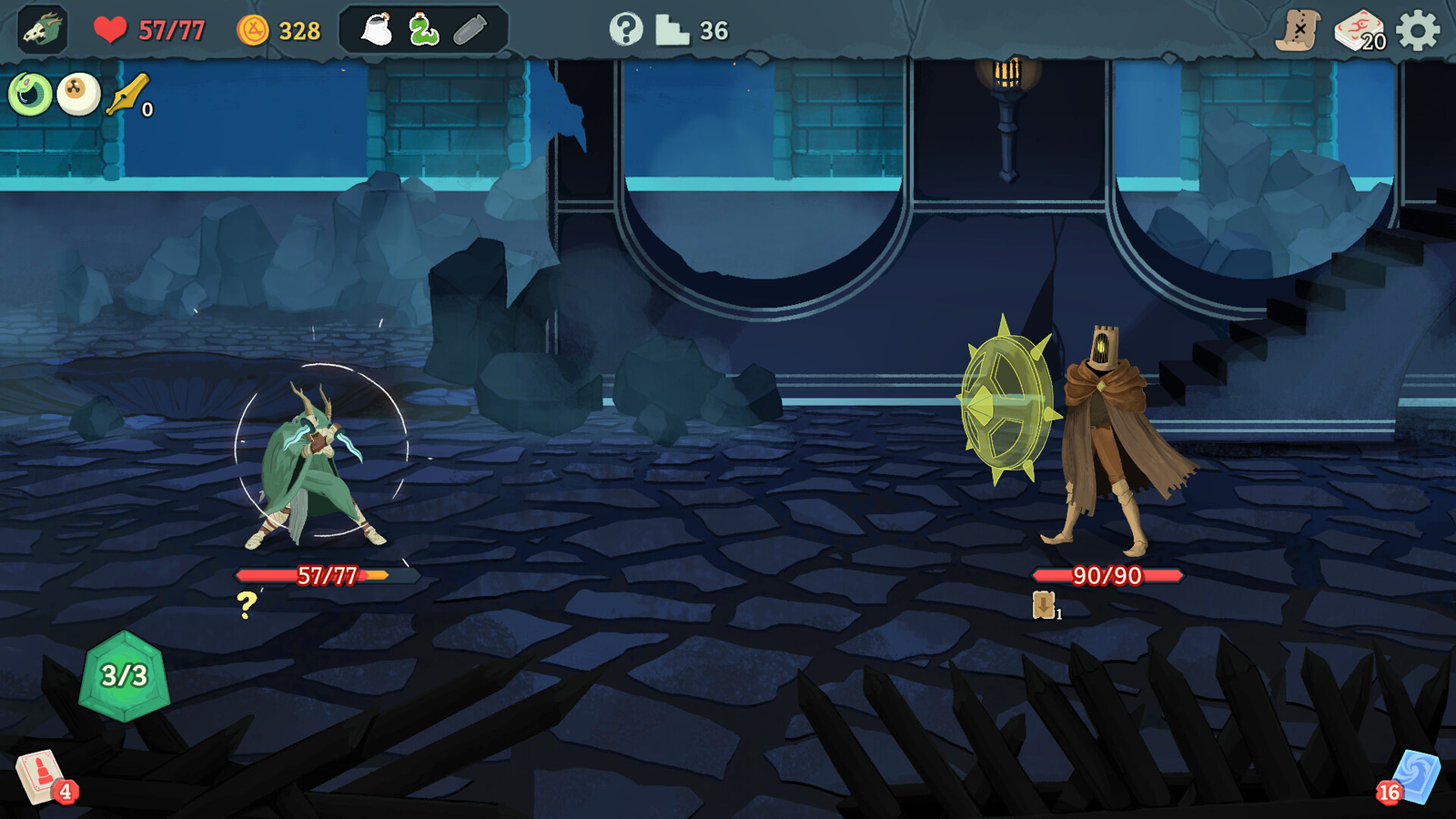1456x819 pixels.
Task: Inspect the golden pen nib relic
Action: click(x=127, y=95)
